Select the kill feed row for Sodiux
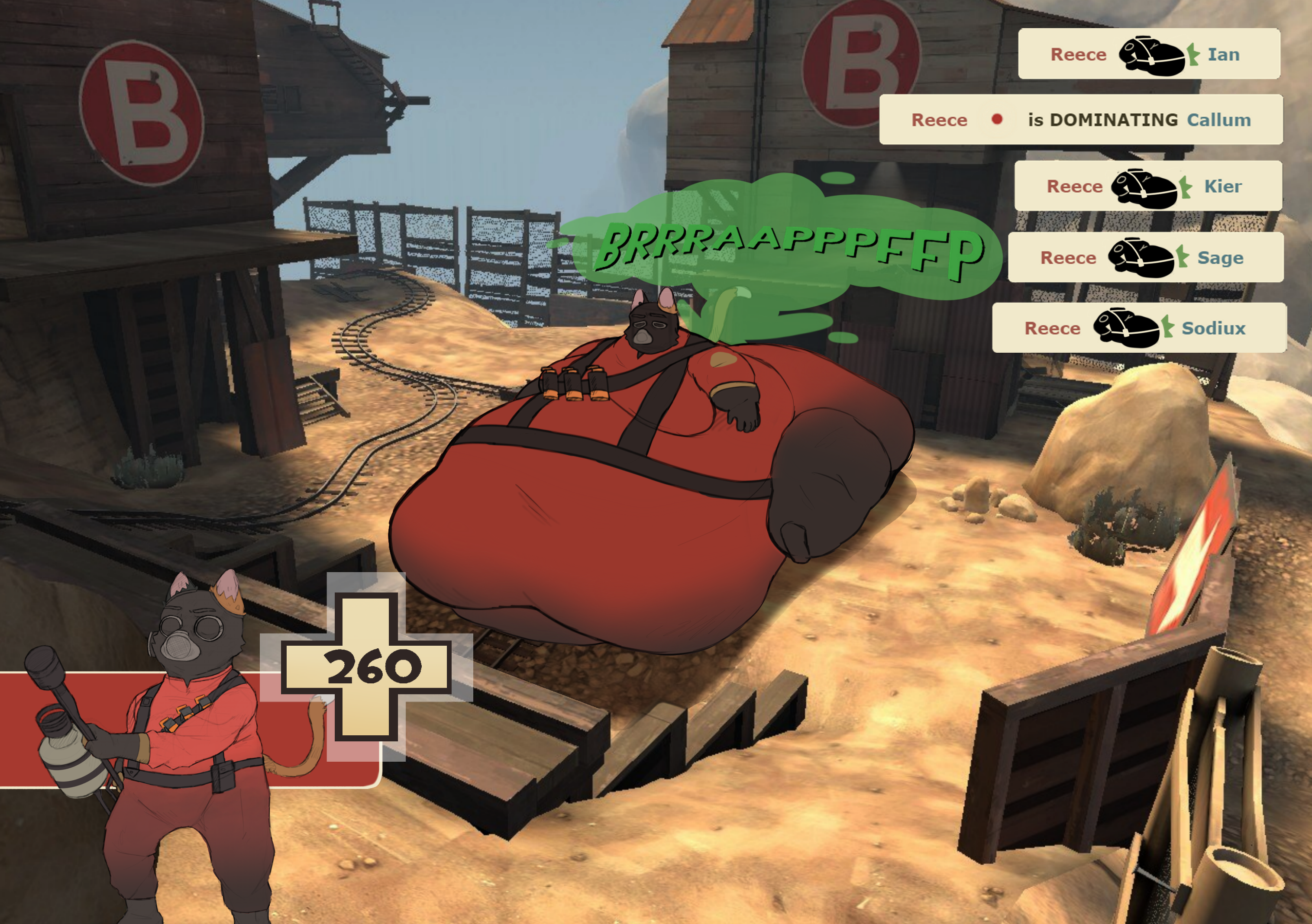This screenshot has height=924, width=1312. [x=1139, y=328]
